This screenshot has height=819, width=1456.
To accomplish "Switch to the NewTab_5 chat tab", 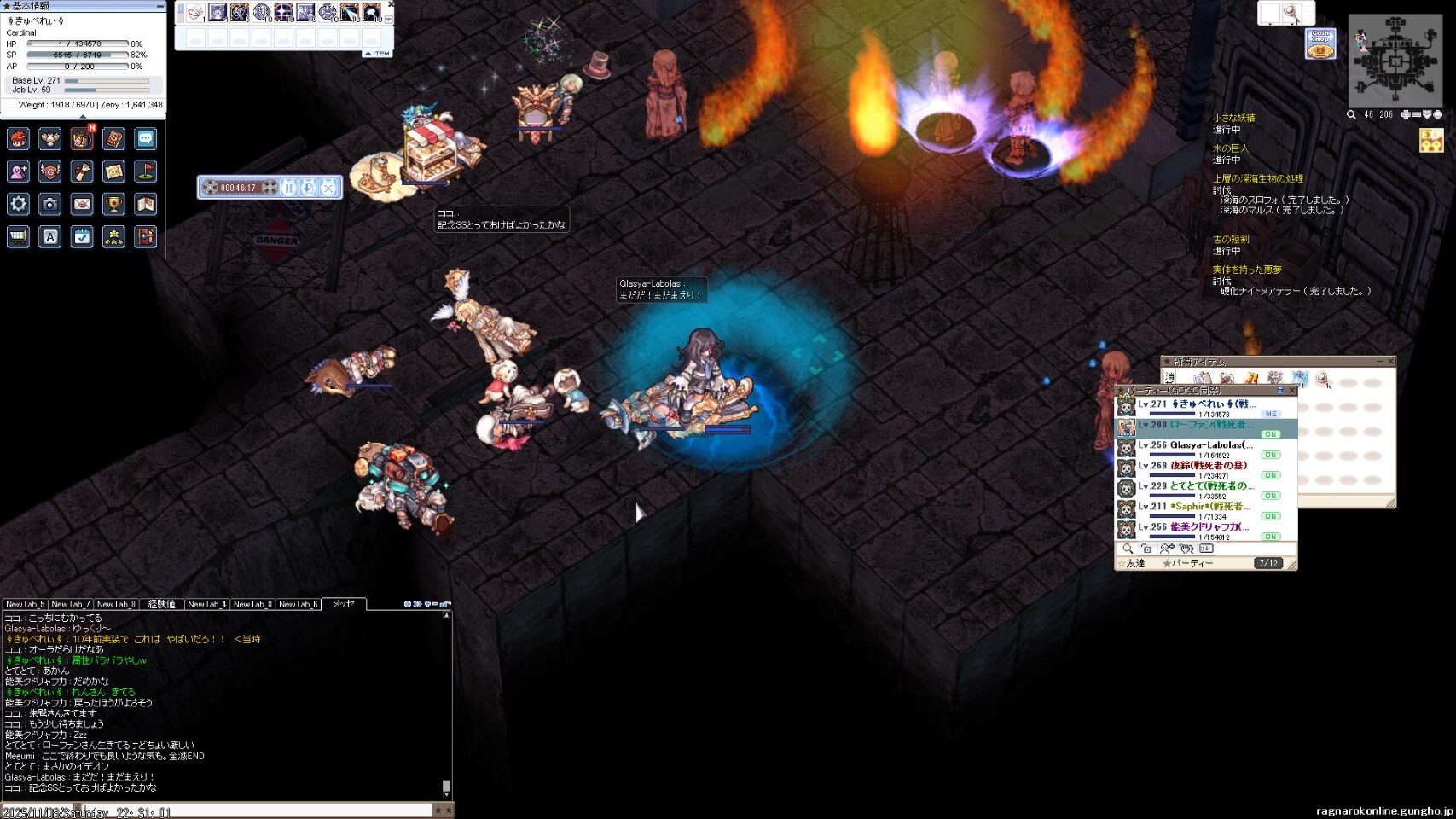I will 25,604.
